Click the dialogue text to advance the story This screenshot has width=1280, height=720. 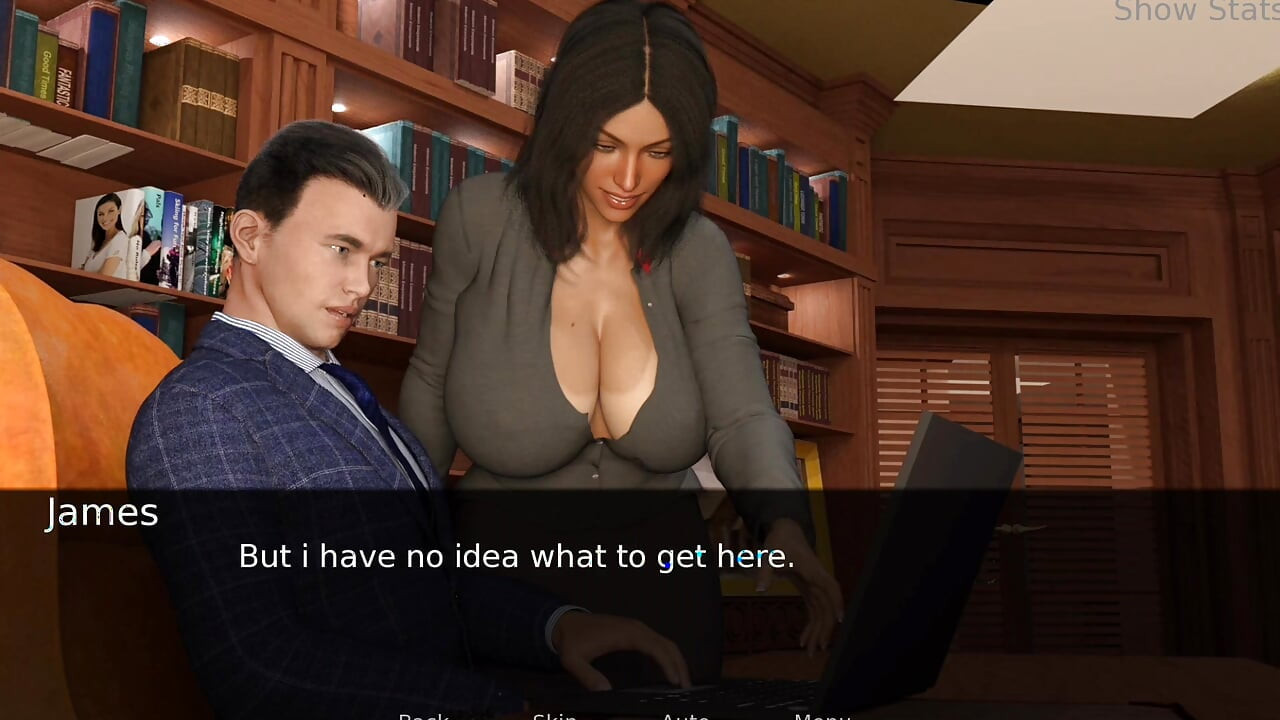pos(516,556)
